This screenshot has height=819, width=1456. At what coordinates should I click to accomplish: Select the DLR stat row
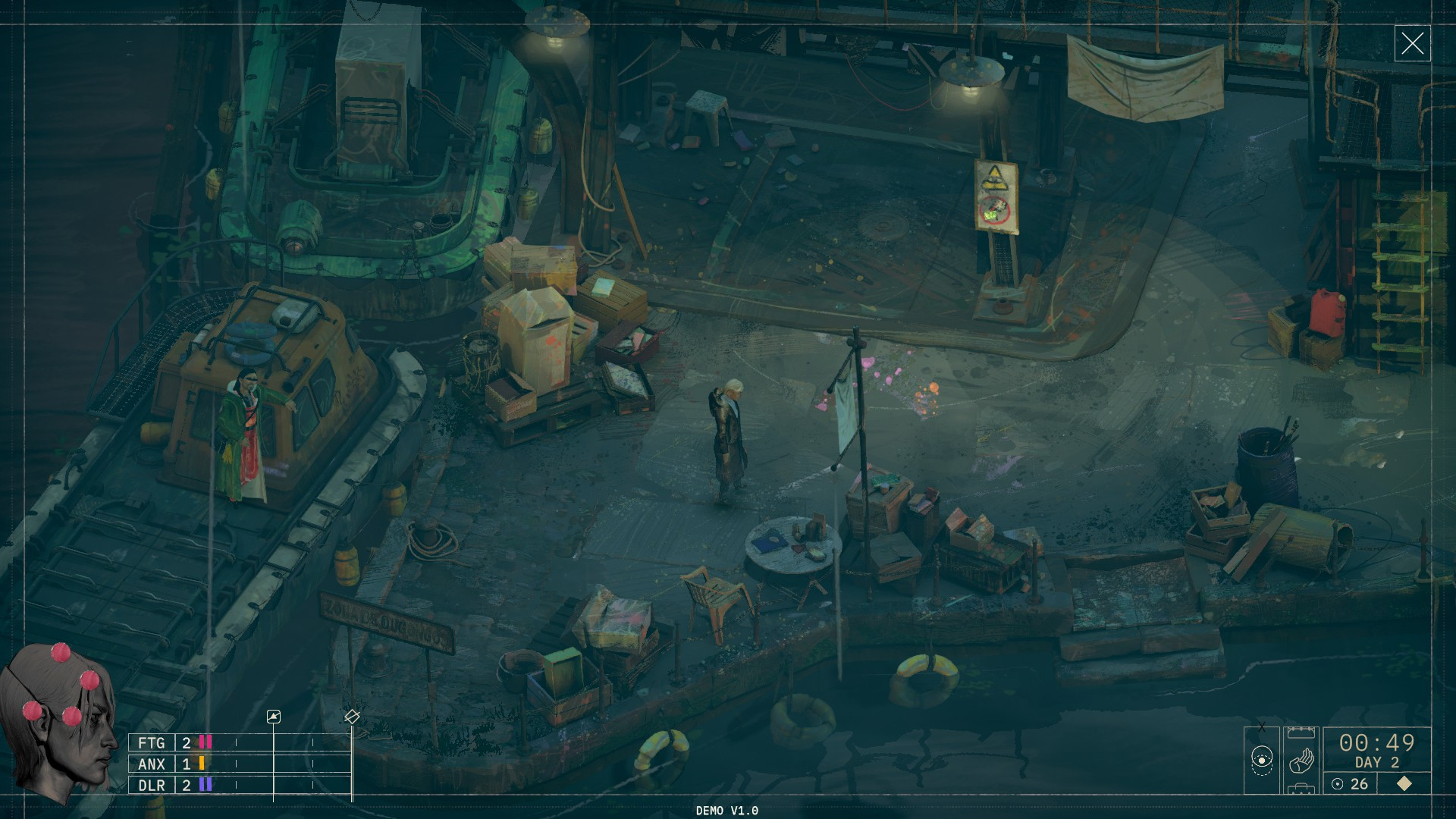171,785
